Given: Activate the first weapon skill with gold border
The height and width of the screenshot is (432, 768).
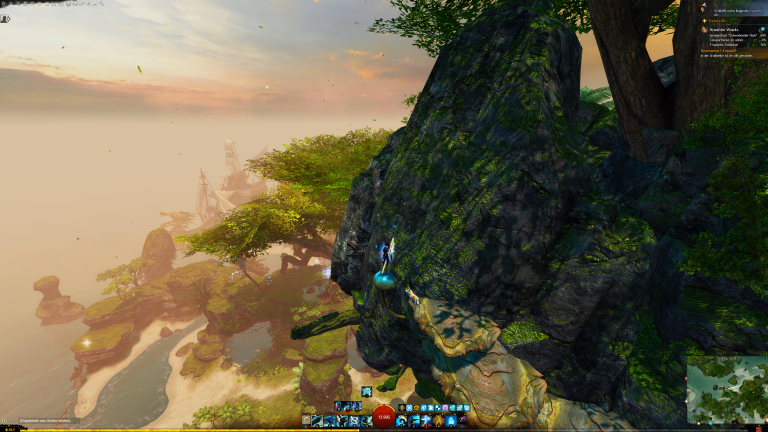Looking at the screenshot, I should 316,421.
